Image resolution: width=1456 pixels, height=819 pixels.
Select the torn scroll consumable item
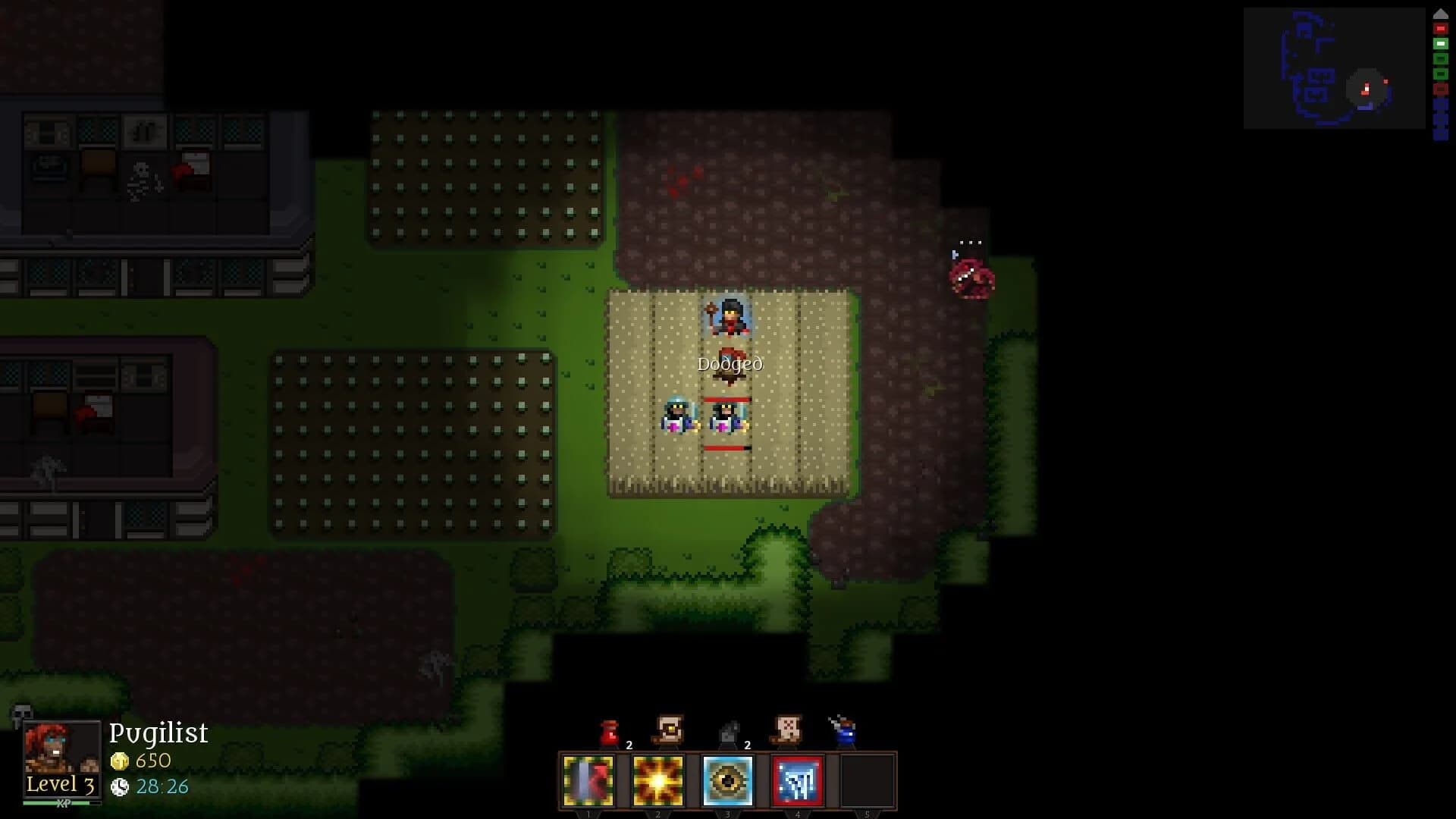789,728
